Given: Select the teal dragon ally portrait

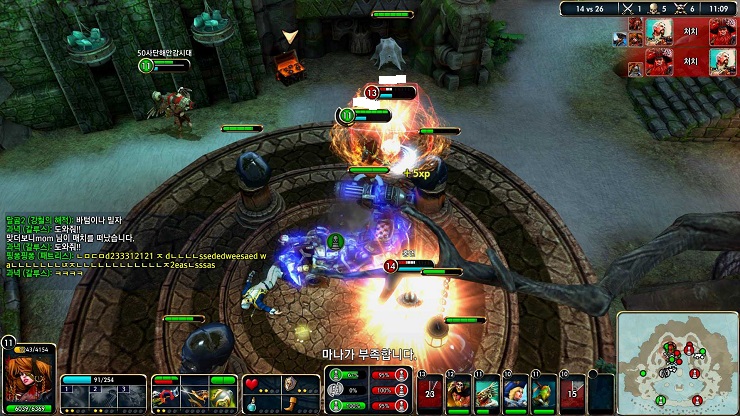Looking at the screenshot, I should (487, 392).
